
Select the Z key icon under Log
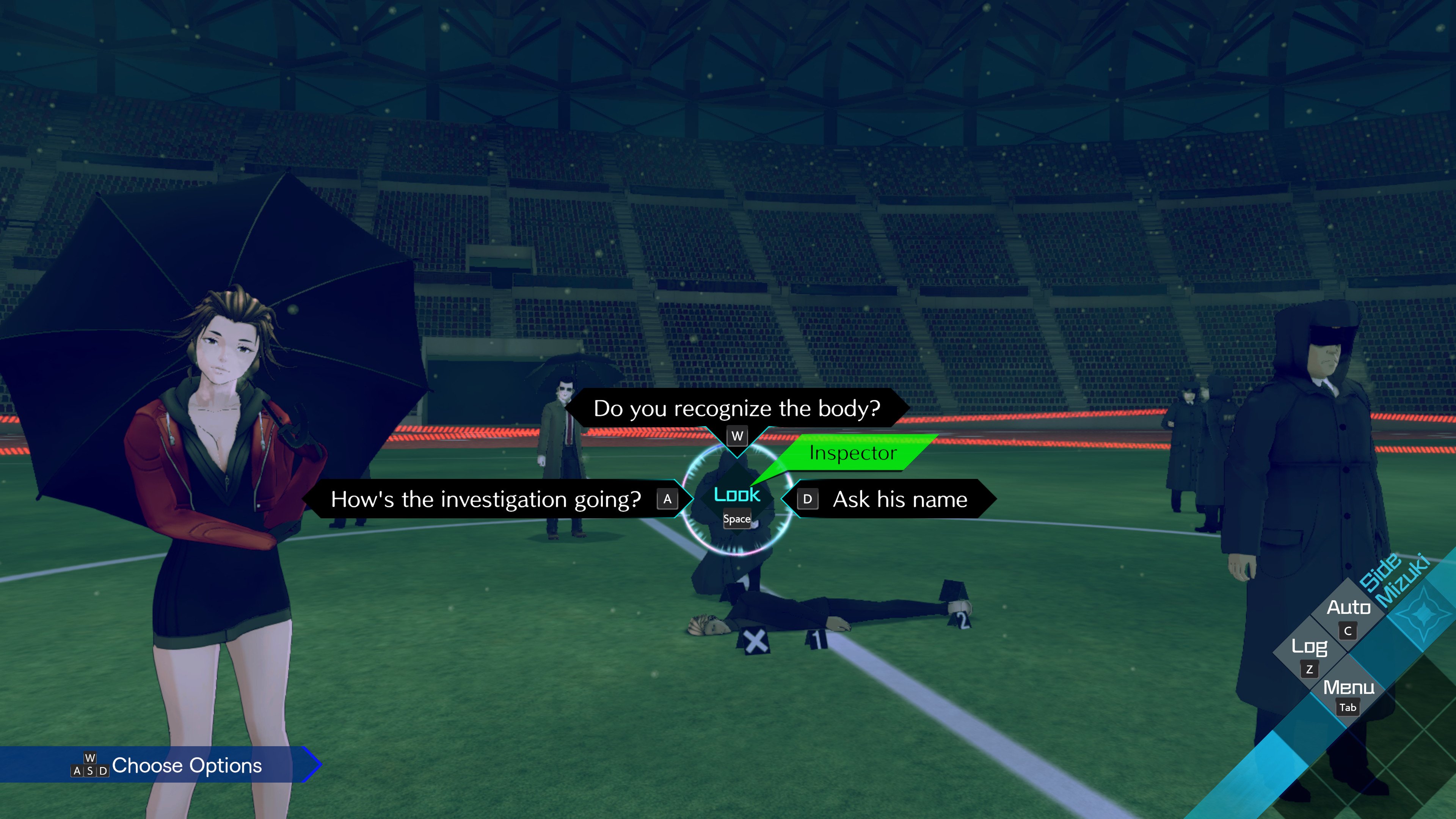pyautogui.click(x=1310, y=669)
